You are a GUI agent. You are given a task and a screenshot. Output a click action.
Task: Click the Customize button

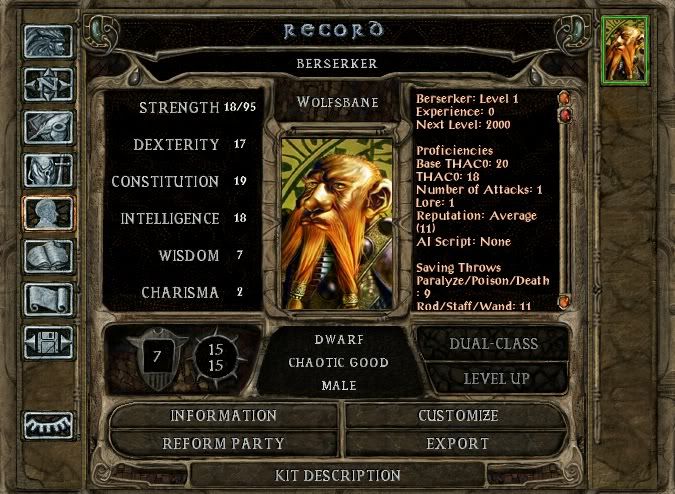456,416
